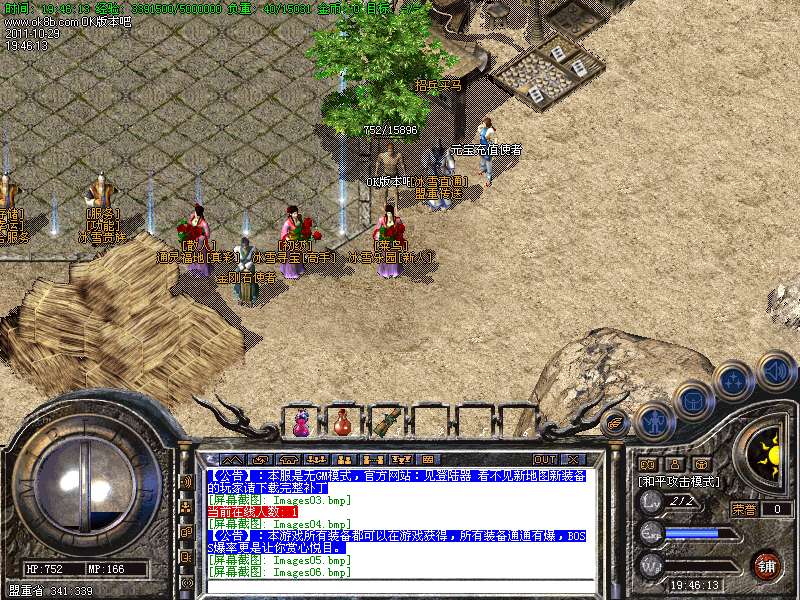Click the OUT button above the chat
The height and width of the screenshot is (600, 800).
(x=545, y=459)
